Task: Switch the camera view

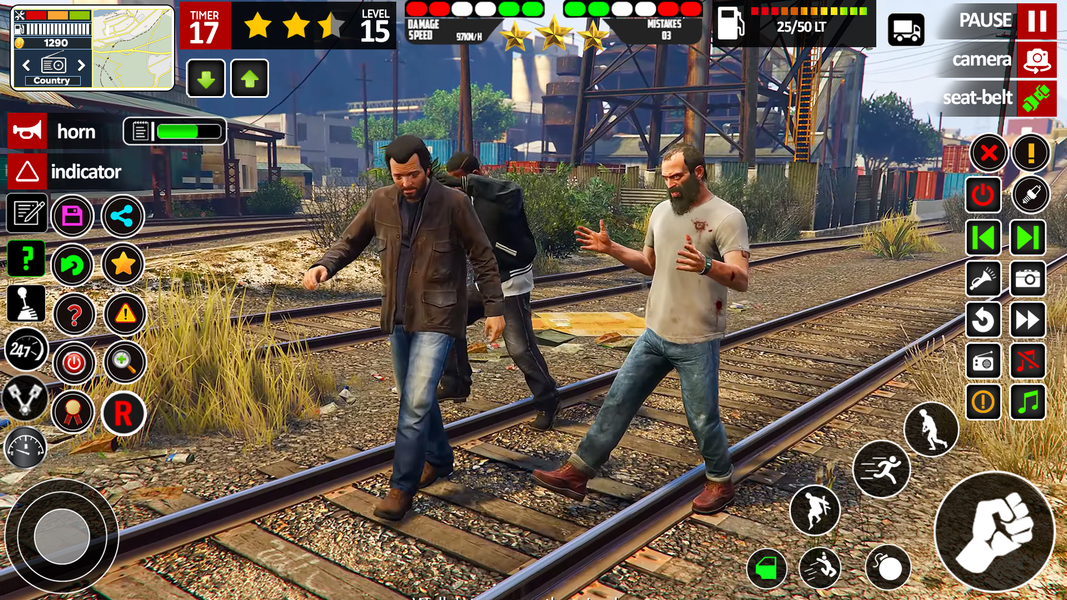Action: (1037, 60)
